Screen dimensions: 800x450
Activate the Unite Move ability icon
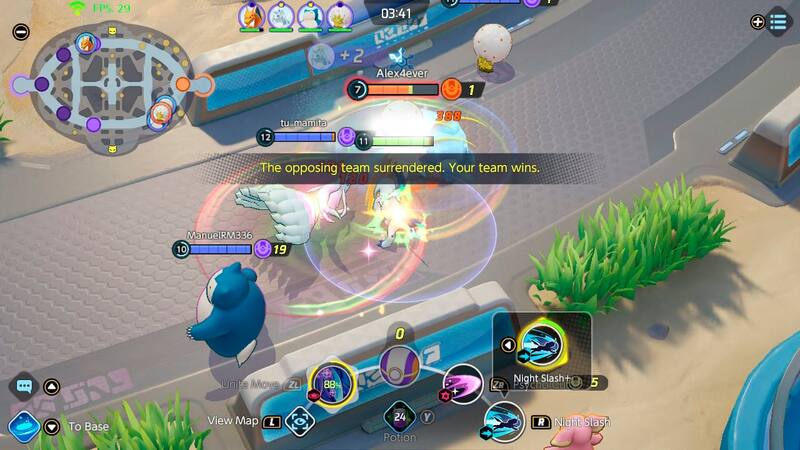331,383
